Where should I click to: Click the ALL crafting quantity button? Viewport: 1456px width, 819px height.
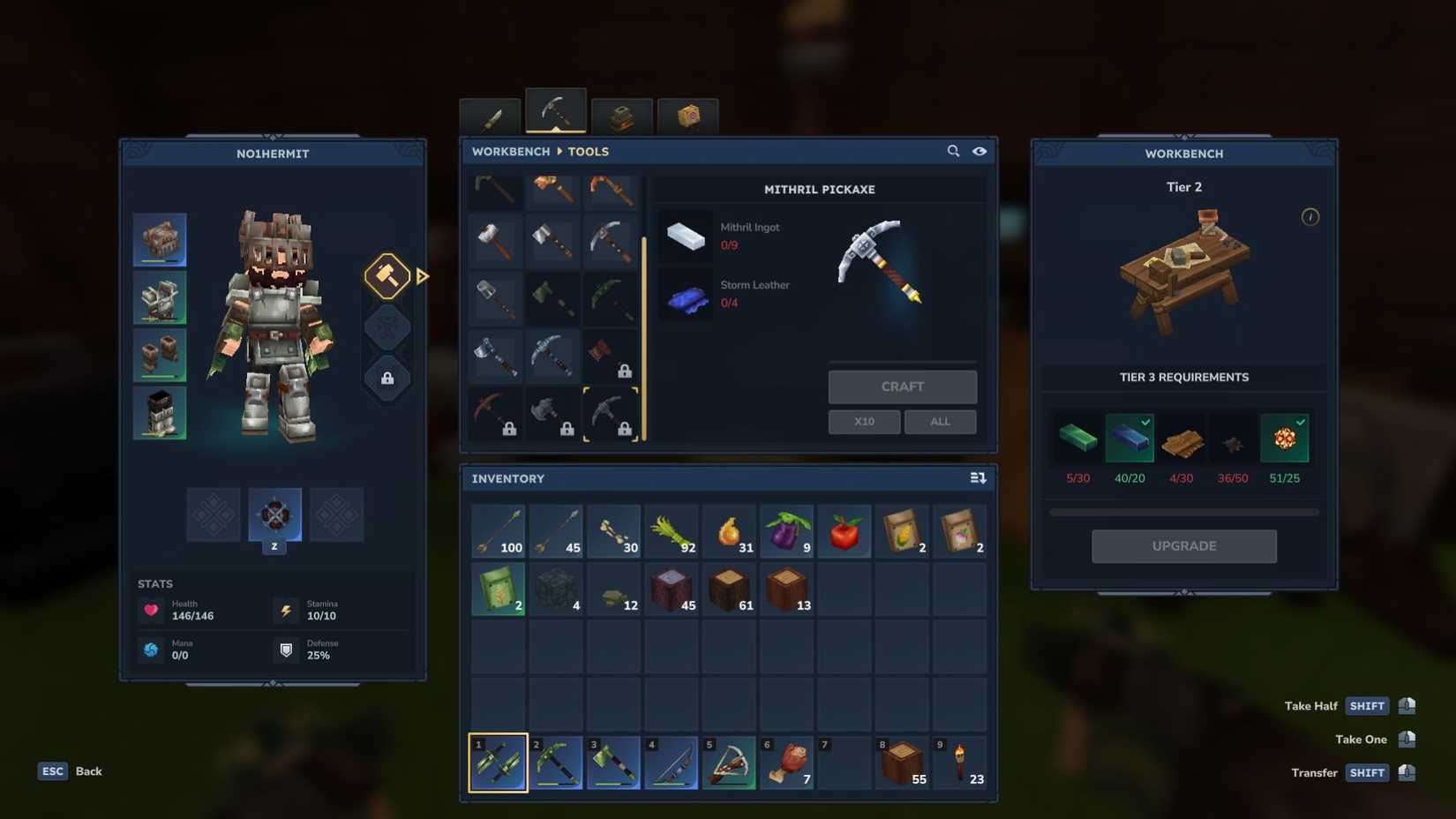coord(939,421)
